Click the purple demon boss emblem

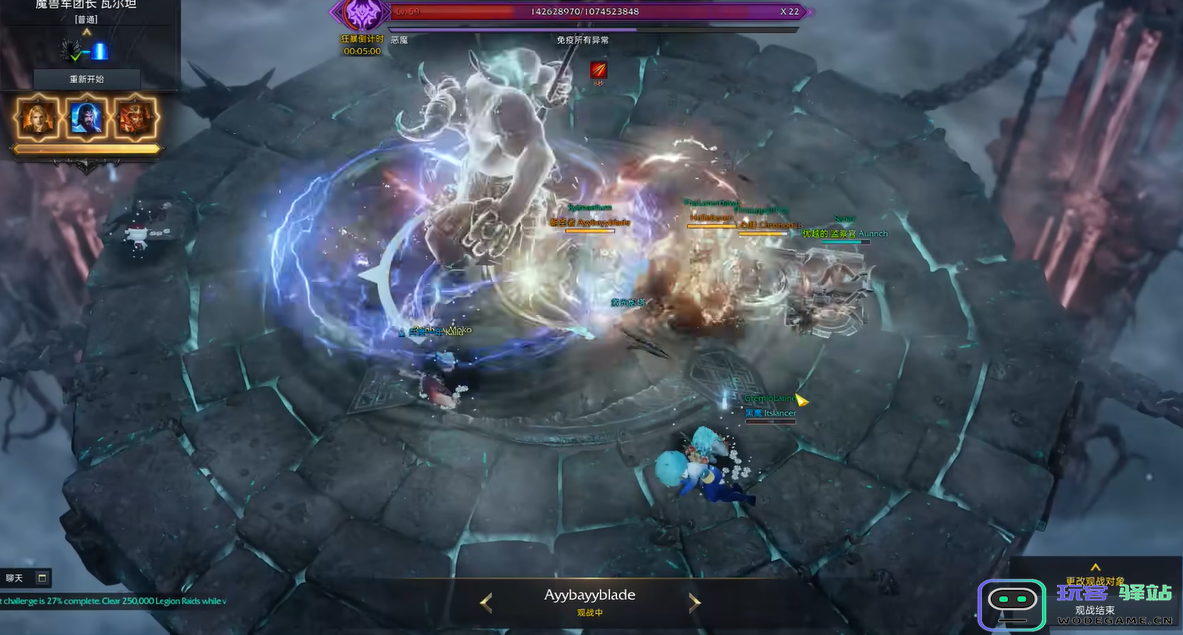click(361, 14)
